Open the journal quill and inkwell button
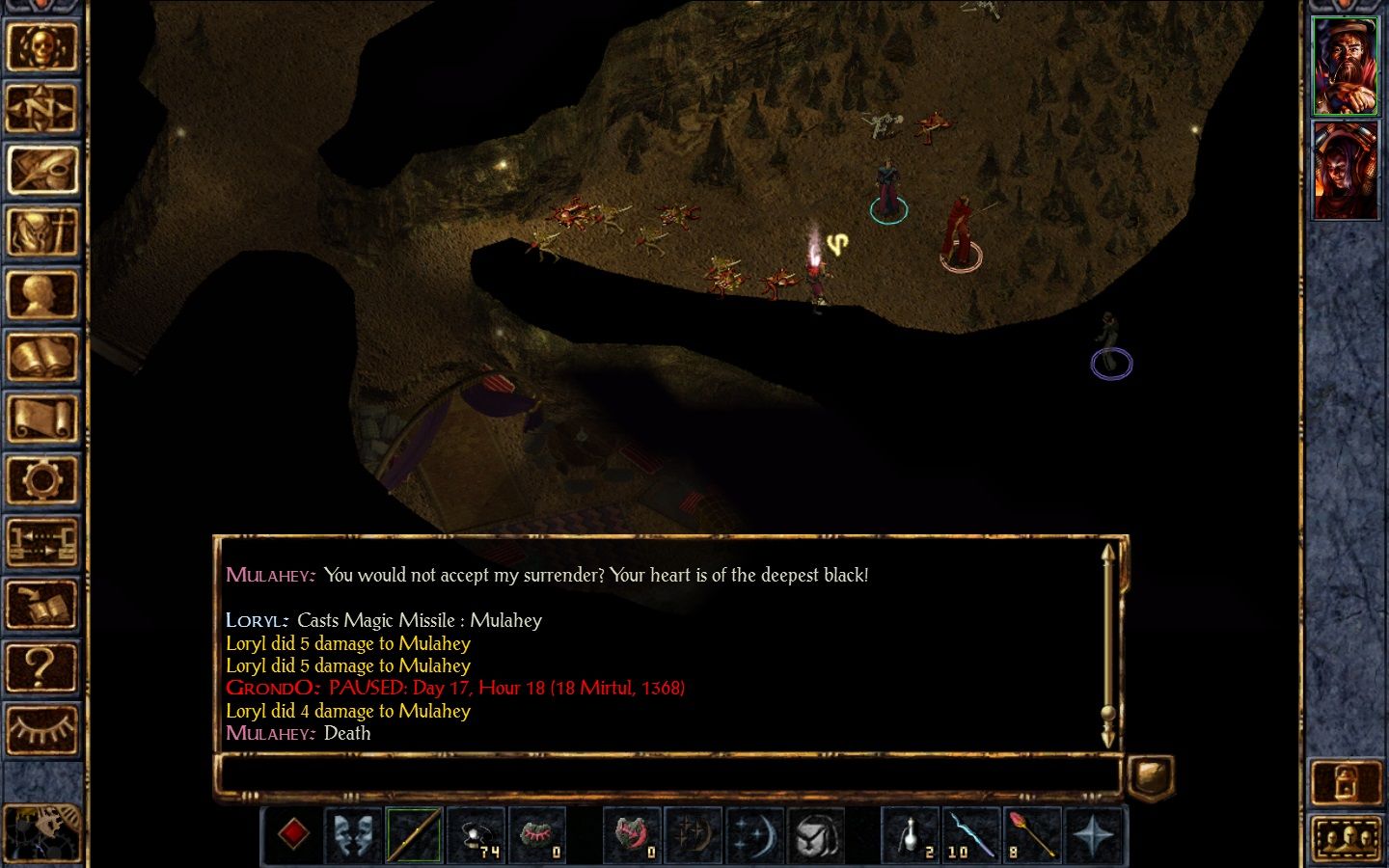Image resolution: width=1389 pixels, height=868 pixels. click(x=41, y=170)
